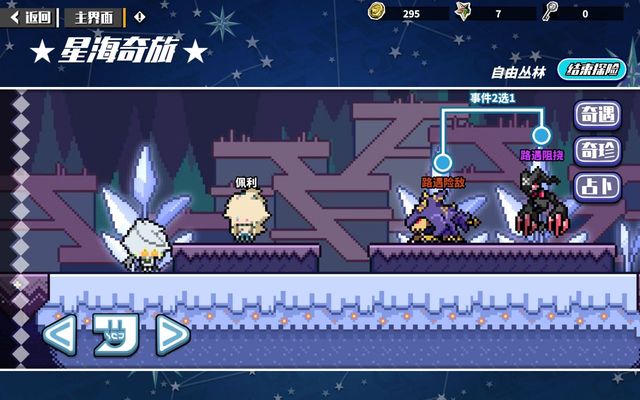Tap the face button between the arrows
The image size is (640, 400).
(115, 334)
